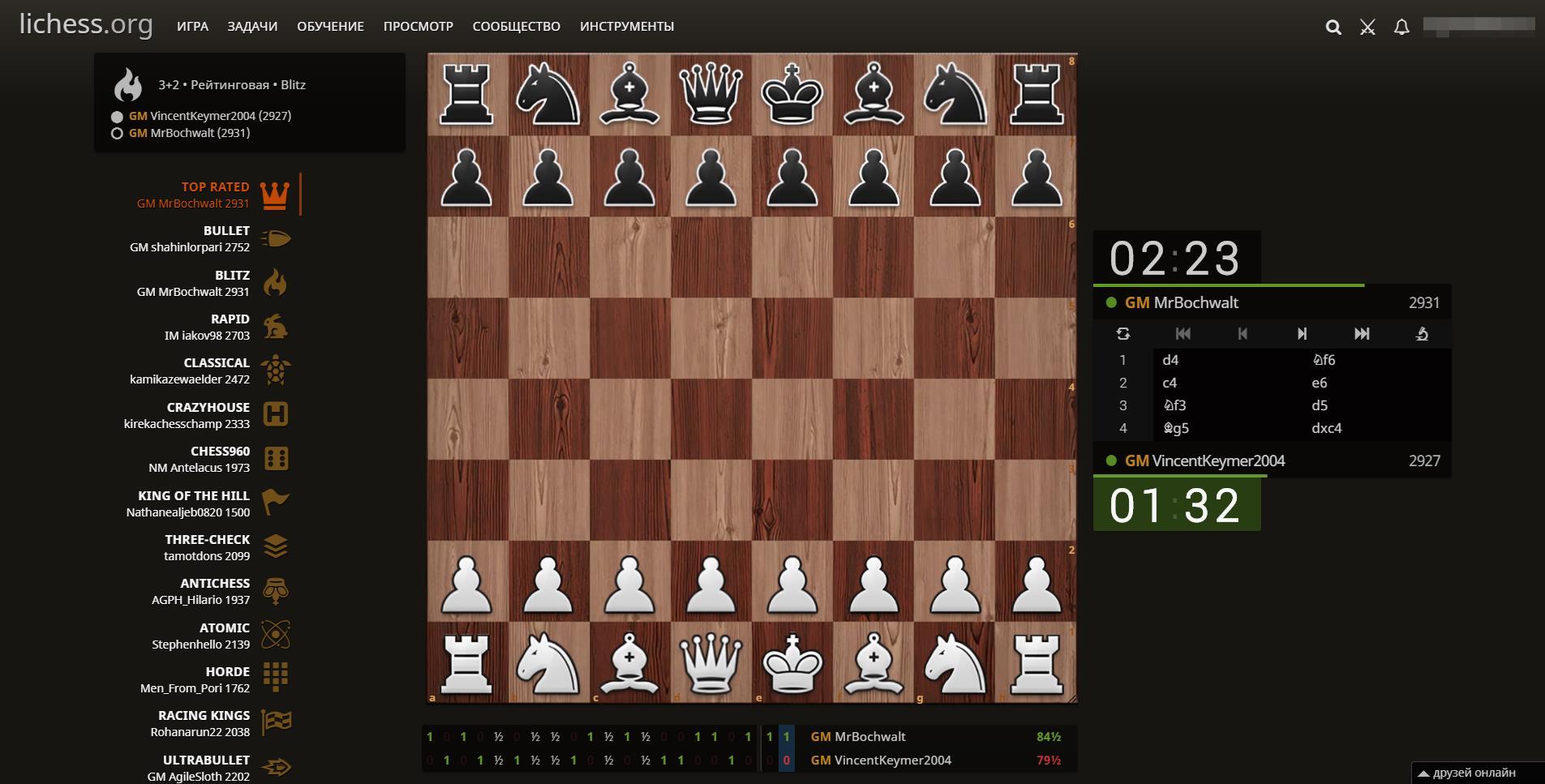Open GM VincentKeymer2004's profile
Viewport: 1545px width, 784px height.
point(1218,460)
